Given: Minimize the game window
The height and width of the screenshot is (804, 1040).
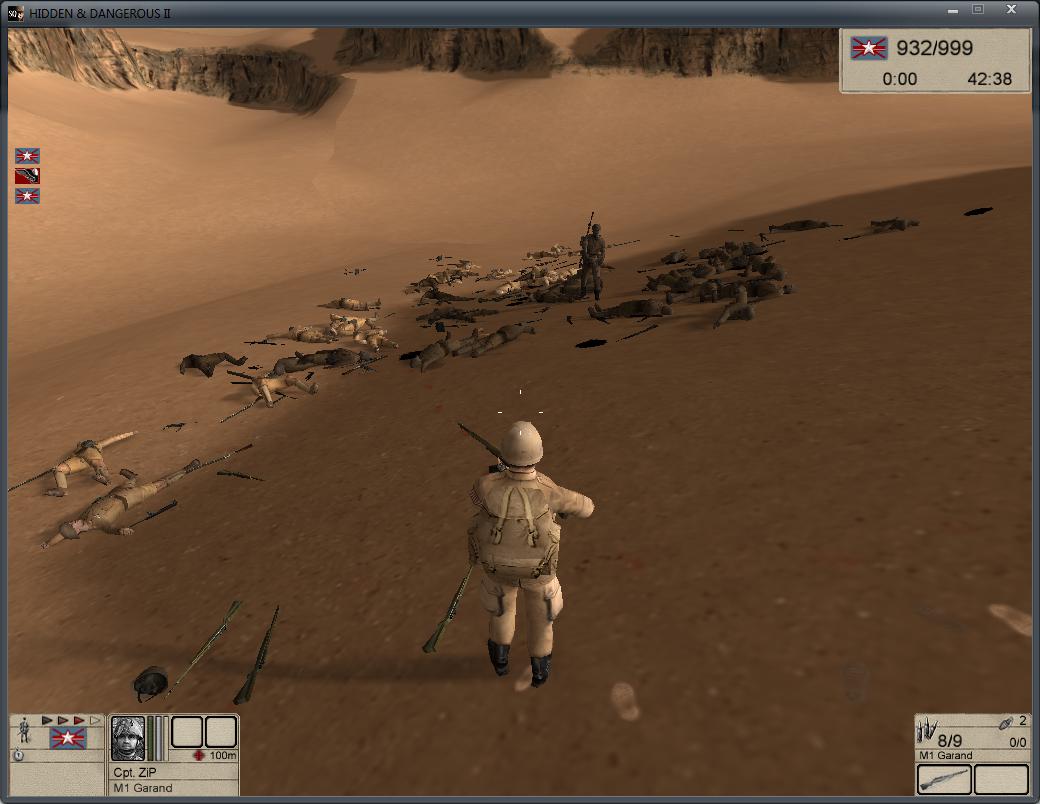Looking at the screenshot, I should pos(948,9).
